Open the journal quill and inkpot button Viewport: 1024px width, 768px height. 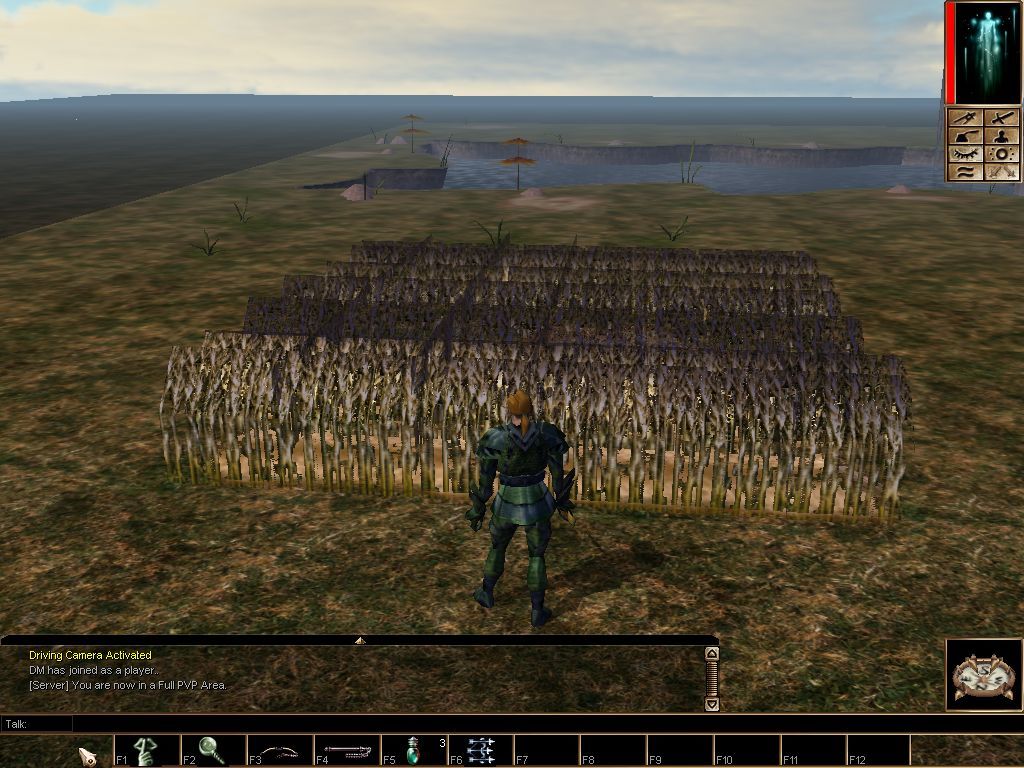coord(964,136)
